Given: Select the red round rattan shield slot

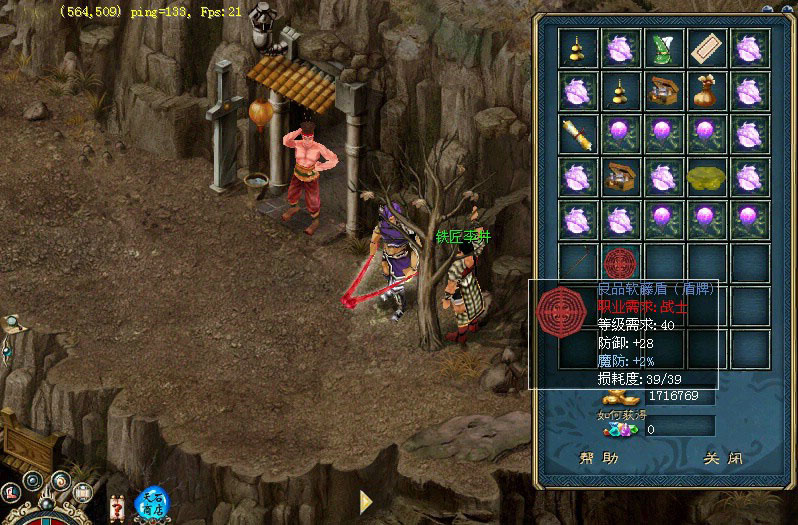Looking at the screenshot, I should pos(620,263).
